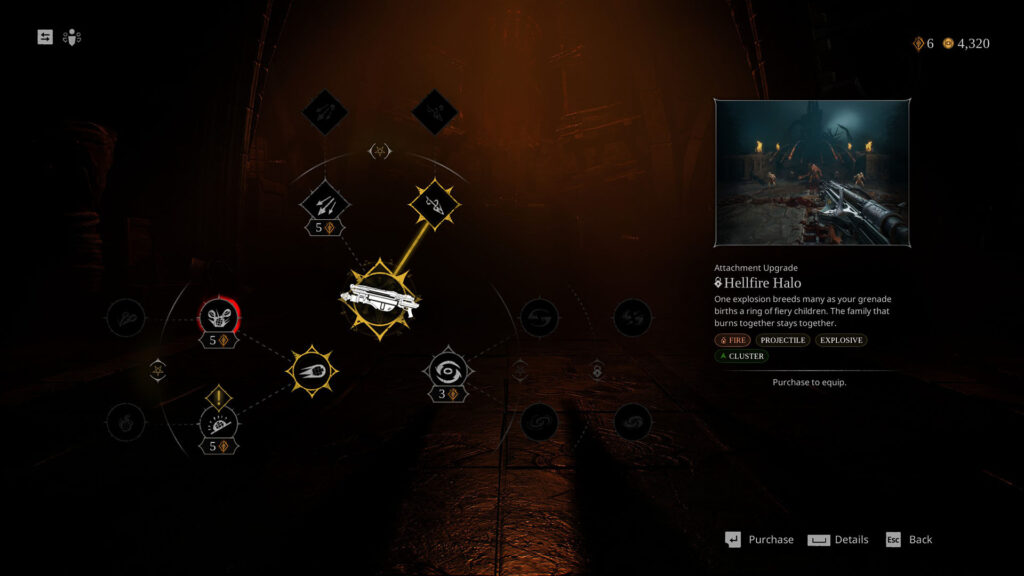Open upgrade Details
1024x576 pixels.
(839, 540)
